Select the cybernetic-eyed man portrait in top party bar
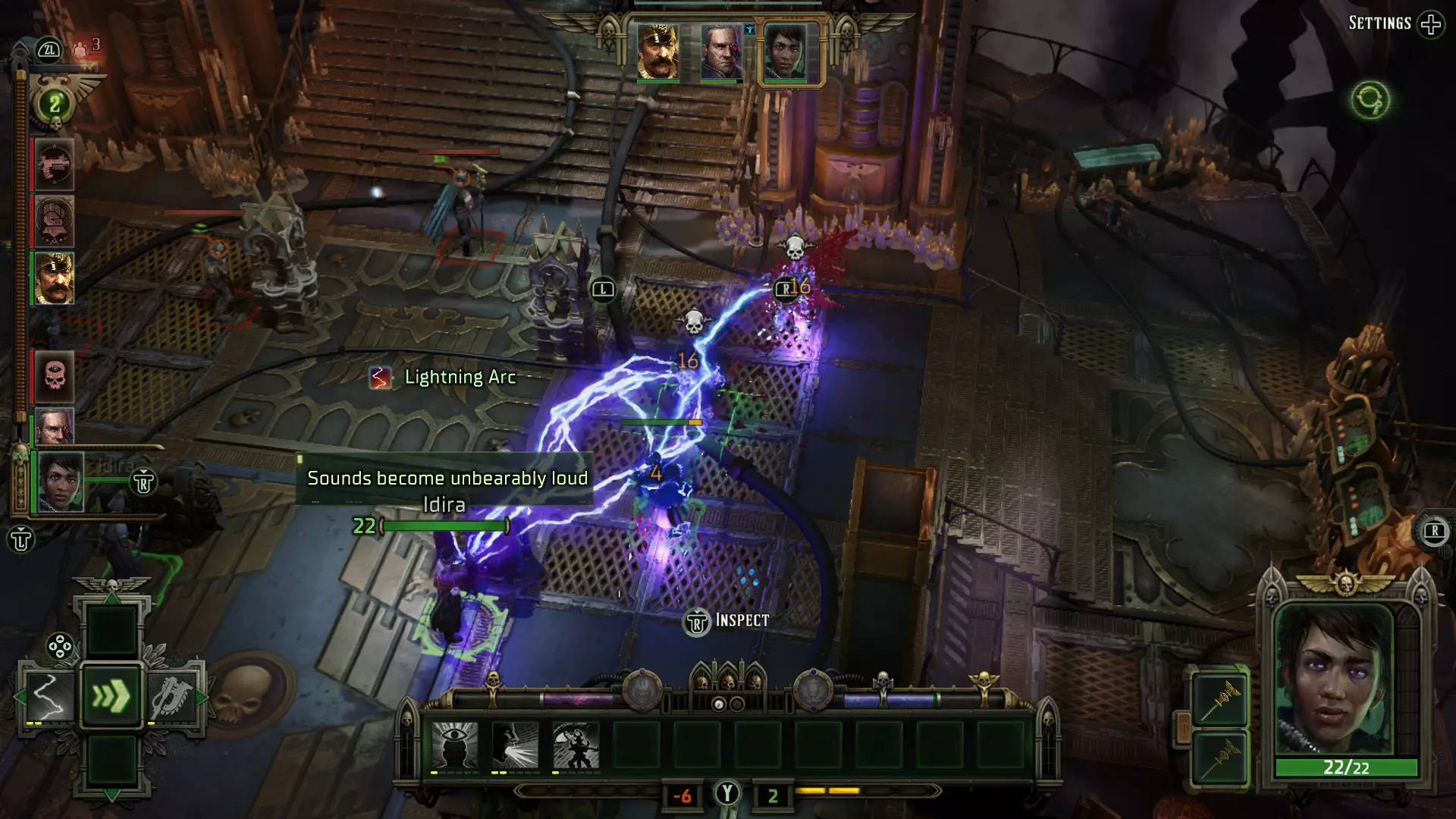1456x819 pixels. pyautogui.click(x=720, y=52)
